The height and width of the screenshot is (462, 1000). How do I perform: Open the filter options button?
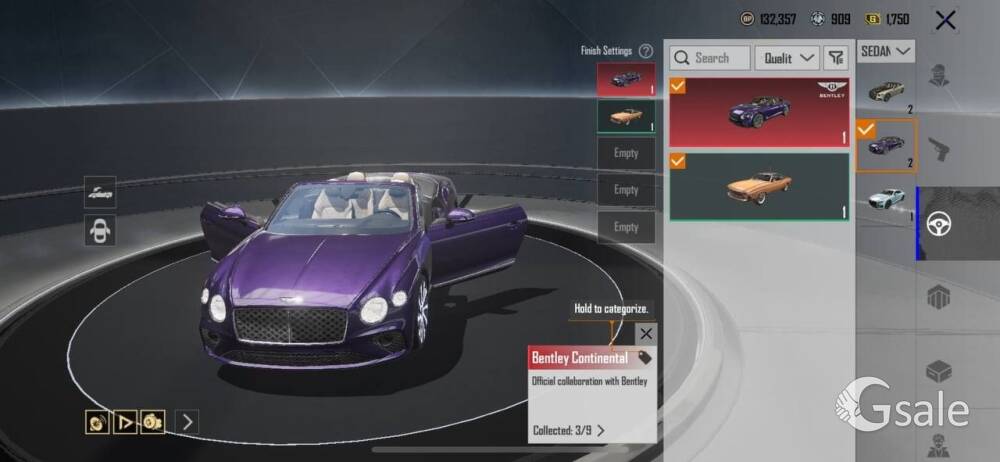835,58
